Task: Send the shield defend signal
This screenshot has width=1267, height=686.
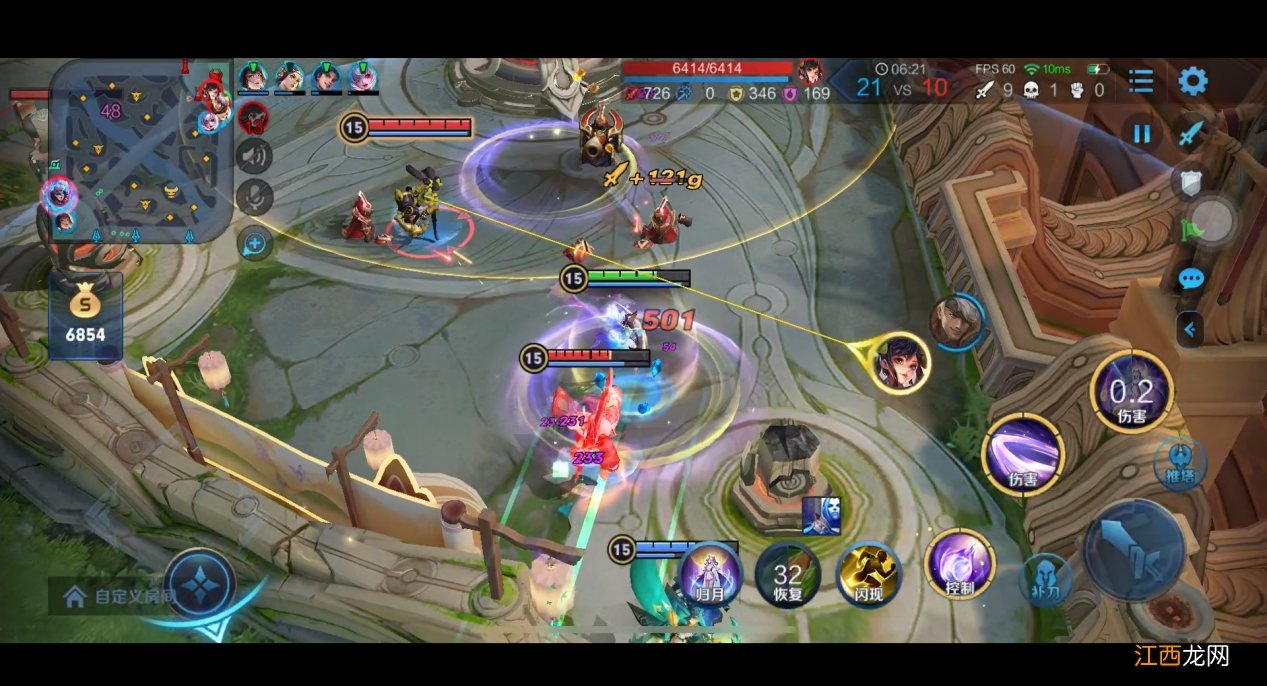Action: (1190, 180)
